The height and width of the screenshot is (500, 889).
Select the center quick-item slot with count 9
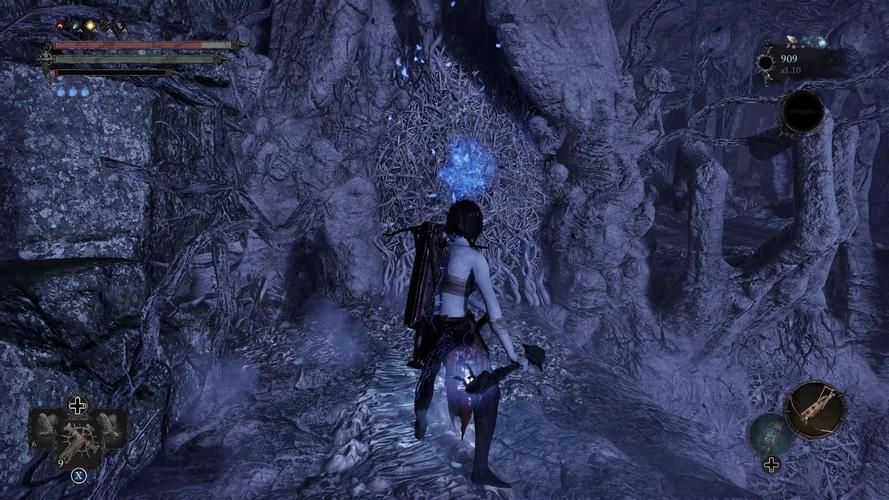click(x=77, y=440)
